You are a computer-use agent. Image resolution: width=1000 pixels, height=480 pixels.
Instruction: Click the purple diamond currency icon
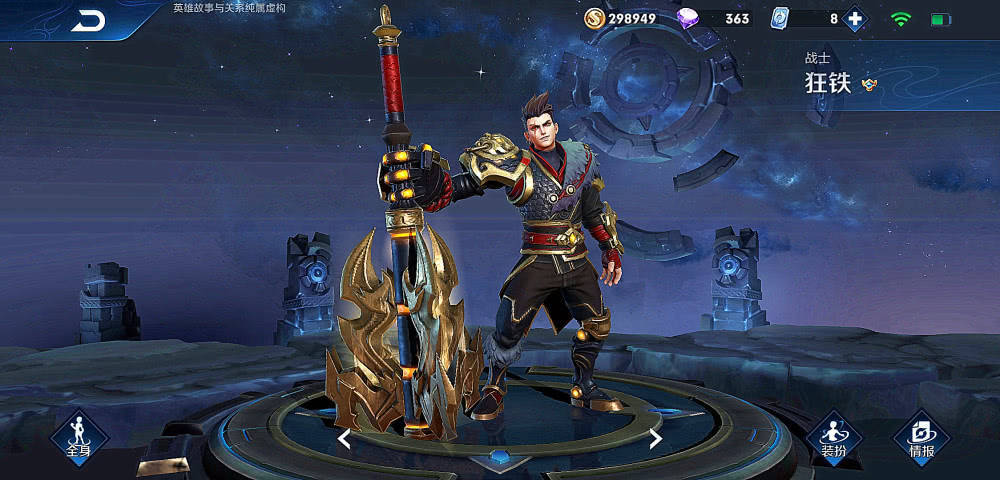(689, 18)
